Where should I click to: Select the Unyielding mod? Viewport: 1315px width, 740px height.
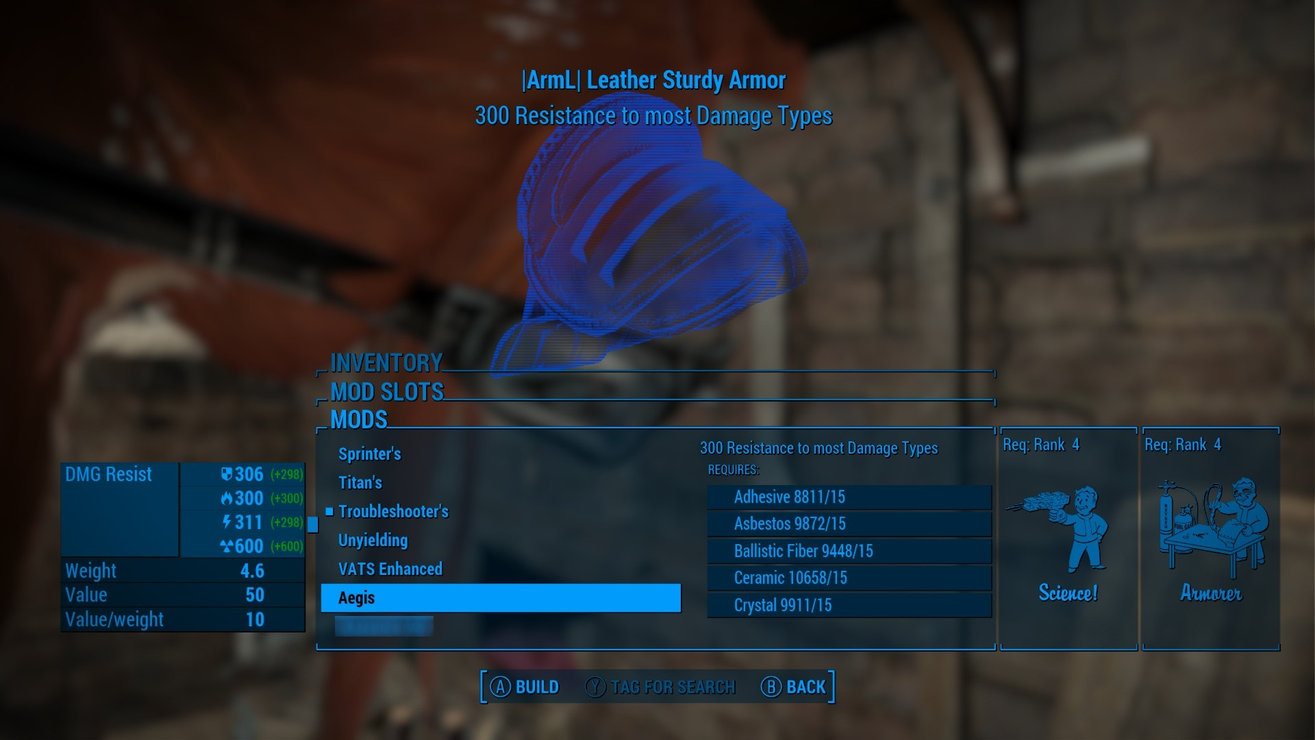(373, 541)
